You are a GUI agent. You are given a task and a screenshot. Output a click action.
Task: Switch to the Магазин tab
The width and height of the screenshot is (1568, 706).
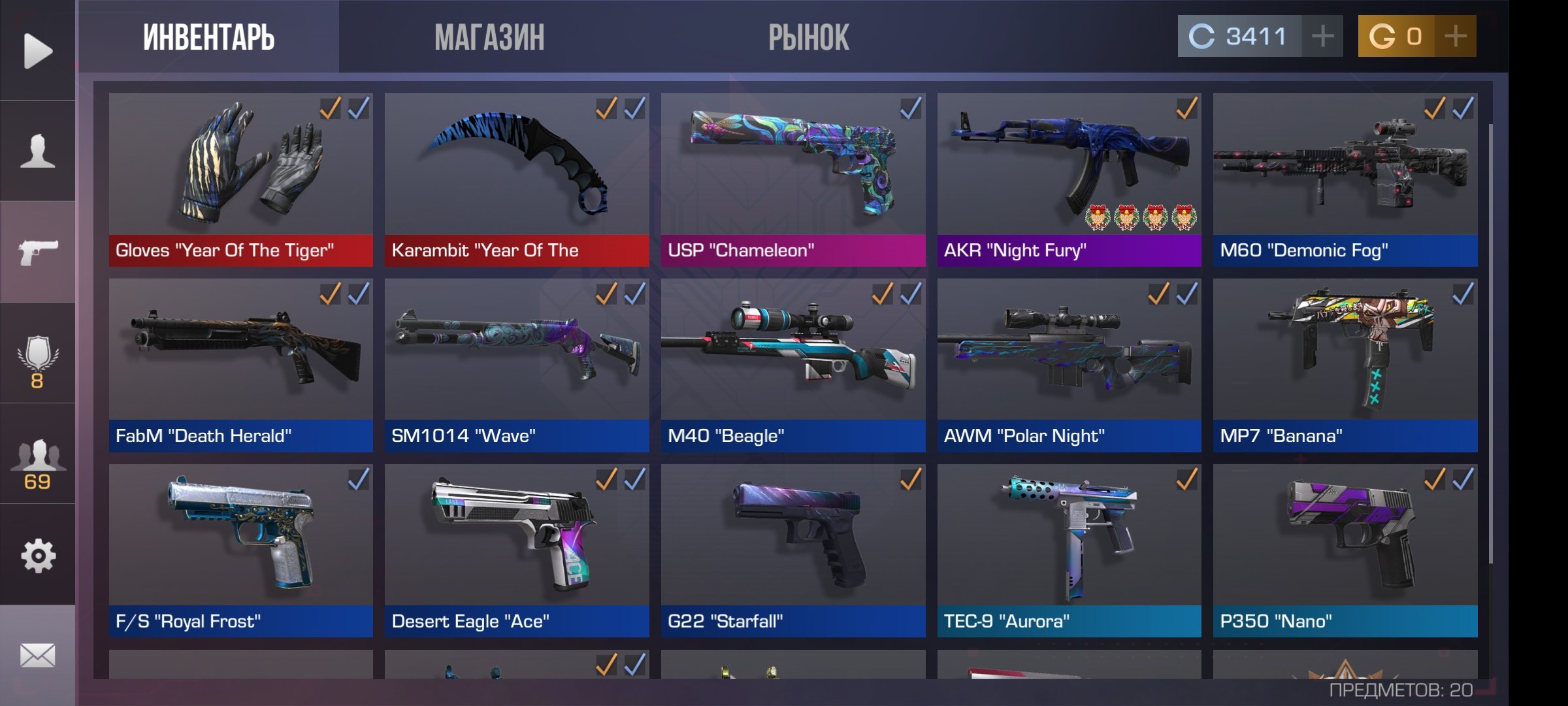(489, 37)
